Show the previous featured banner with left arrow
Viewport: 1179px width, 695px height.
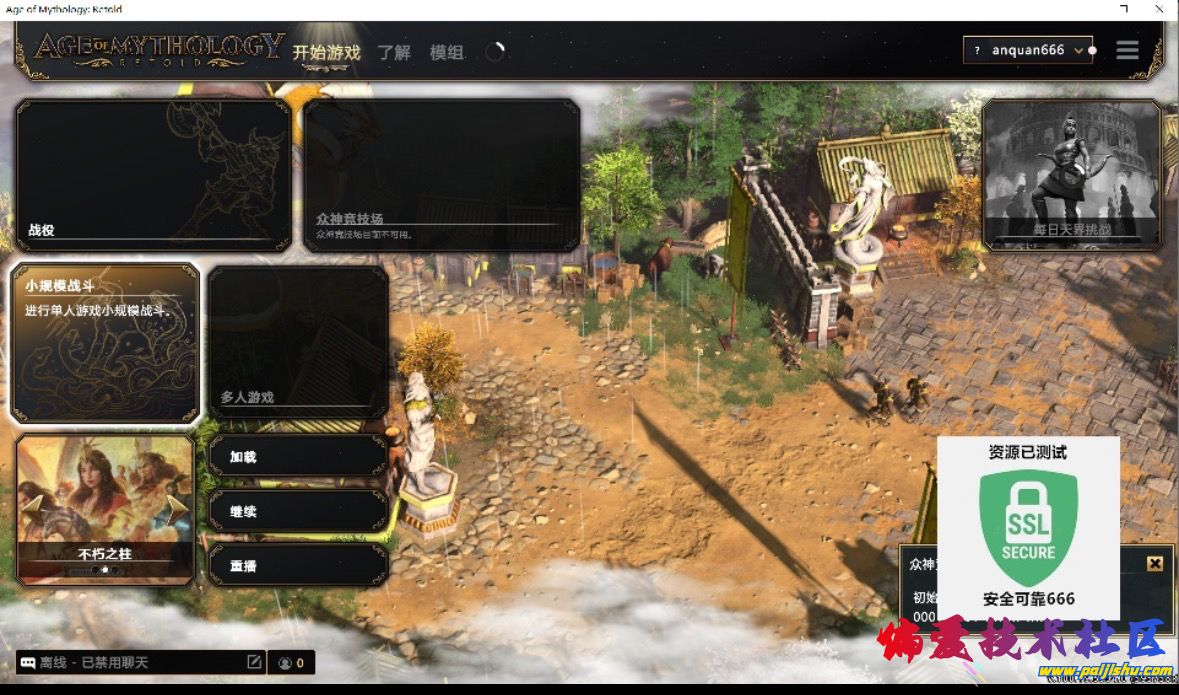[32, 508]
